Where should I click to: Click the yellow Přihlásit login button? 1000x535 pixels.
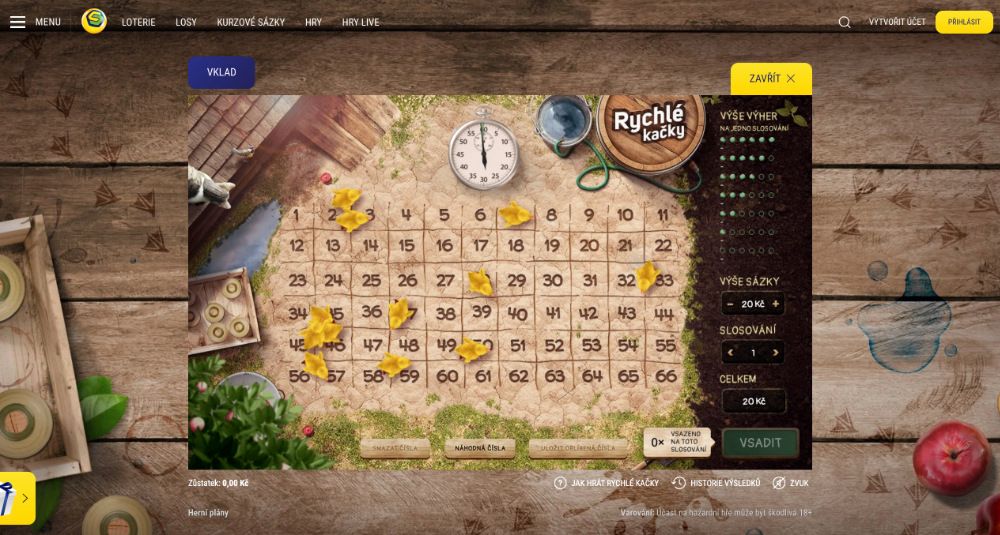tap(964, 22)
